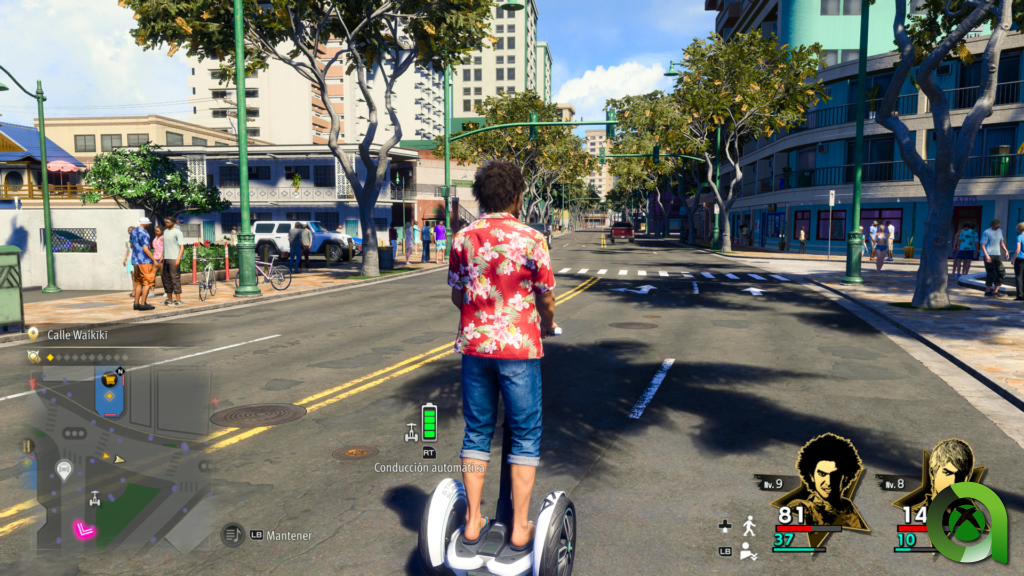This screenshot has width=1024, height=576.
Task: Click the Xbox logo overlay badge
Action: (967, 522)
